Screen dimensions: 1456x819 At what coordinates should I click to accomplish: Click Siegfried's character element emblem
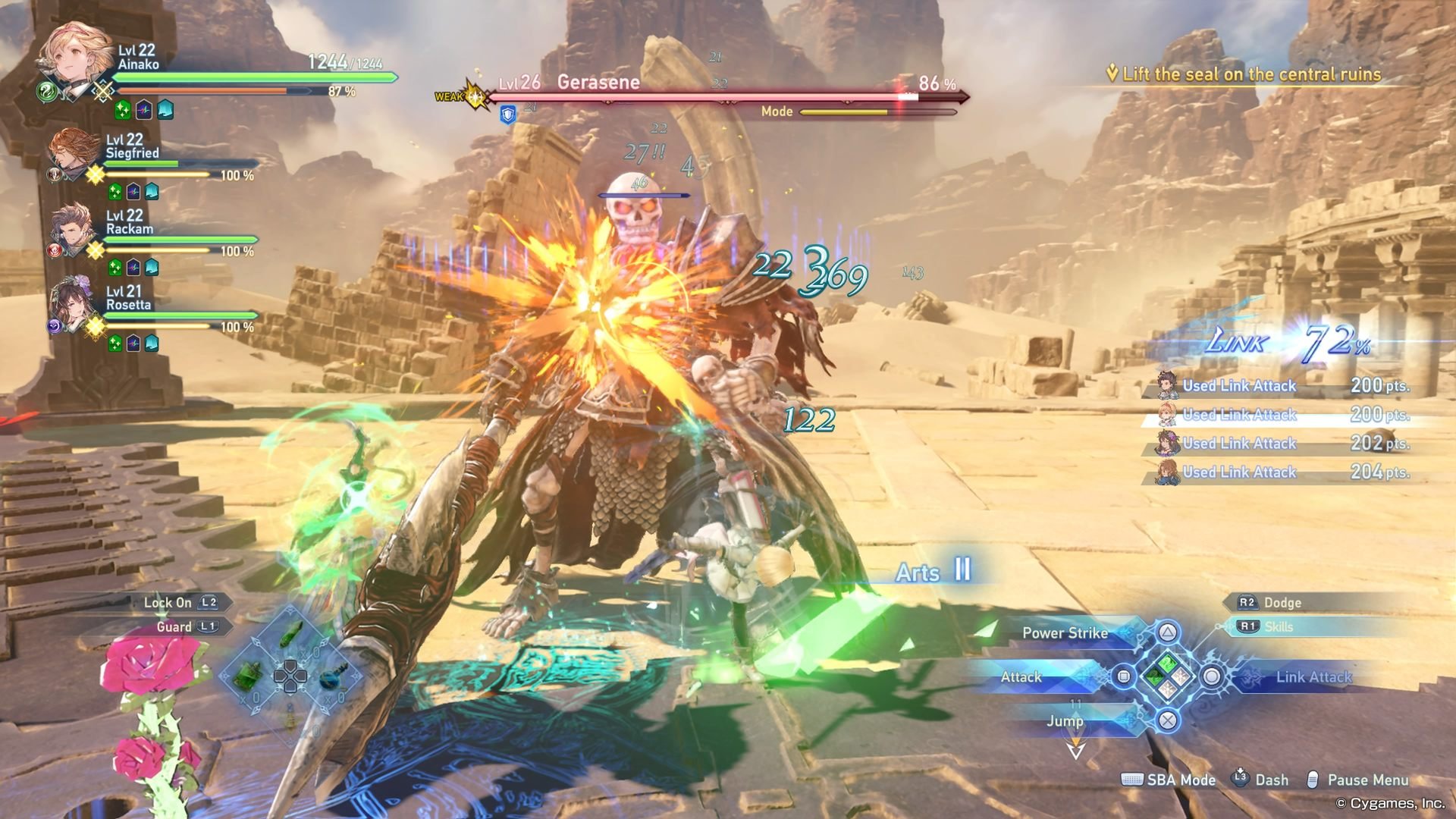pos(54,174)
